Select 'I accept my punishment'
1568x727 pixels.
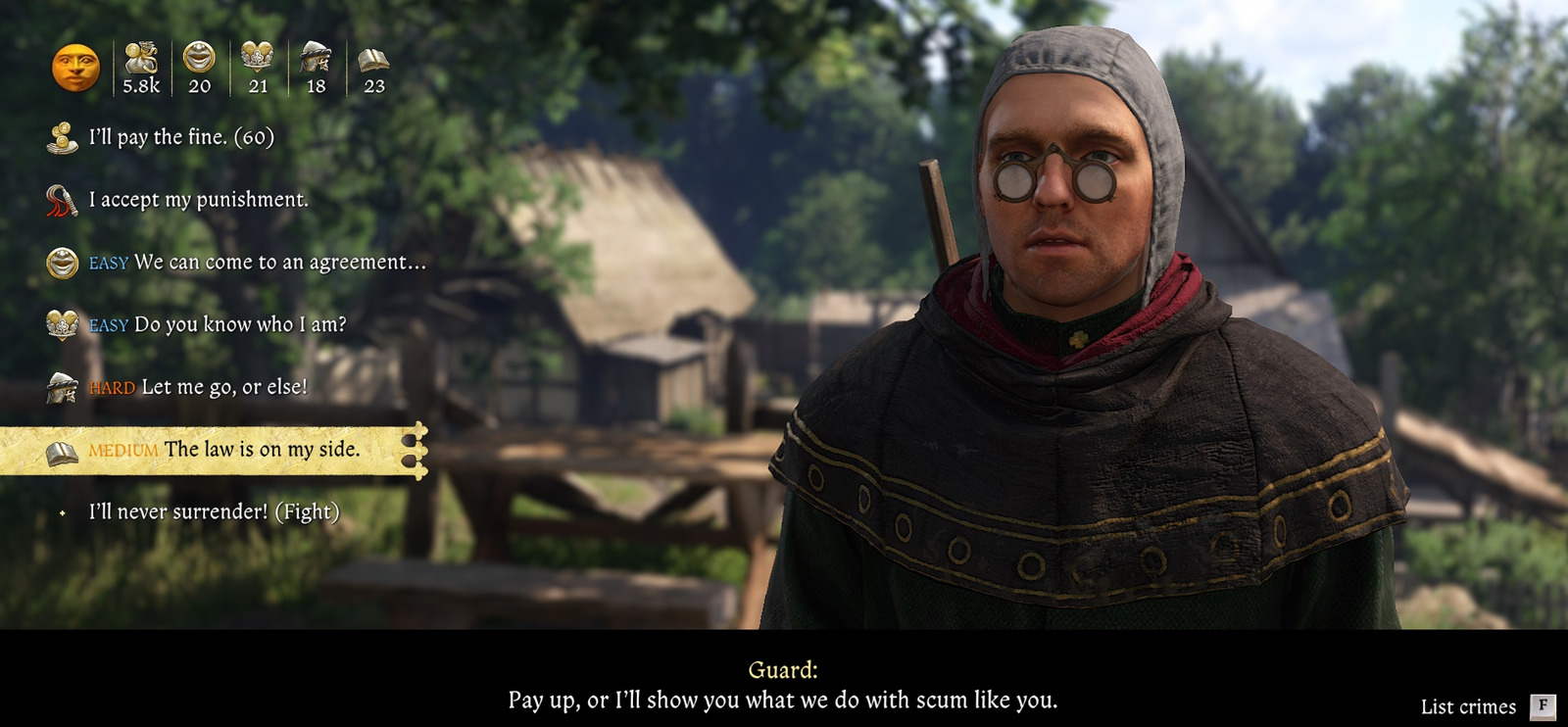[199, 200]
